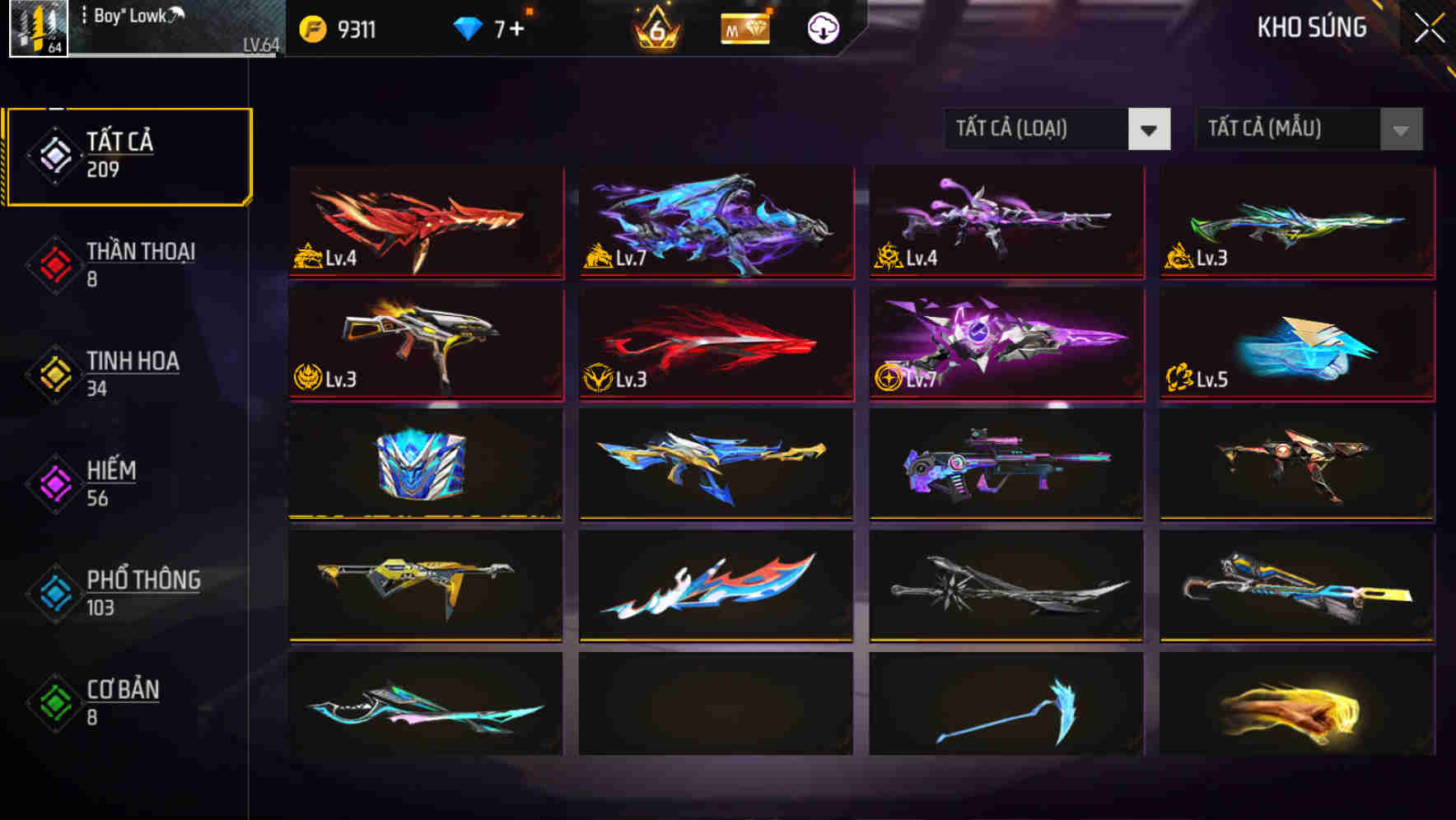Select the red THẦN THOẠI rarity icon
1456x820 pixels.
pyautogui.click(x=54, y=261)
